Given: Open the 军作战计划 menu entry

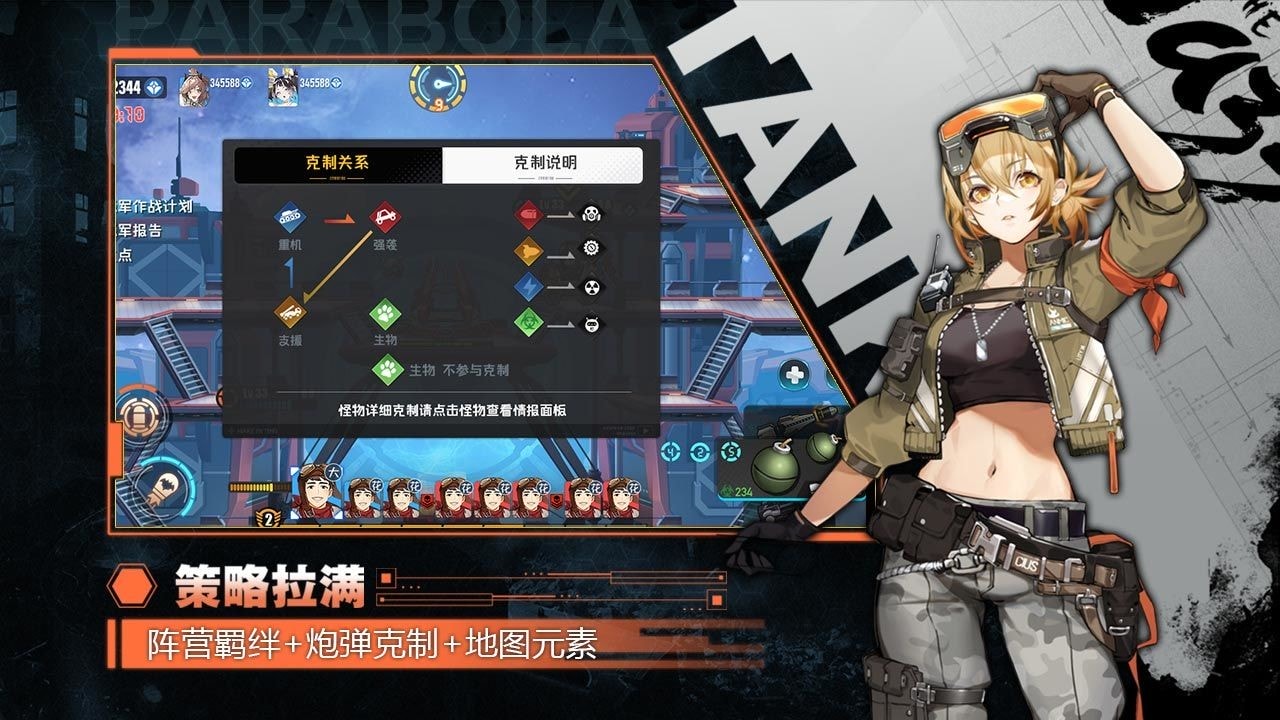Looking at the screenshot, I should pyautogui.click(x=155, y=208).
